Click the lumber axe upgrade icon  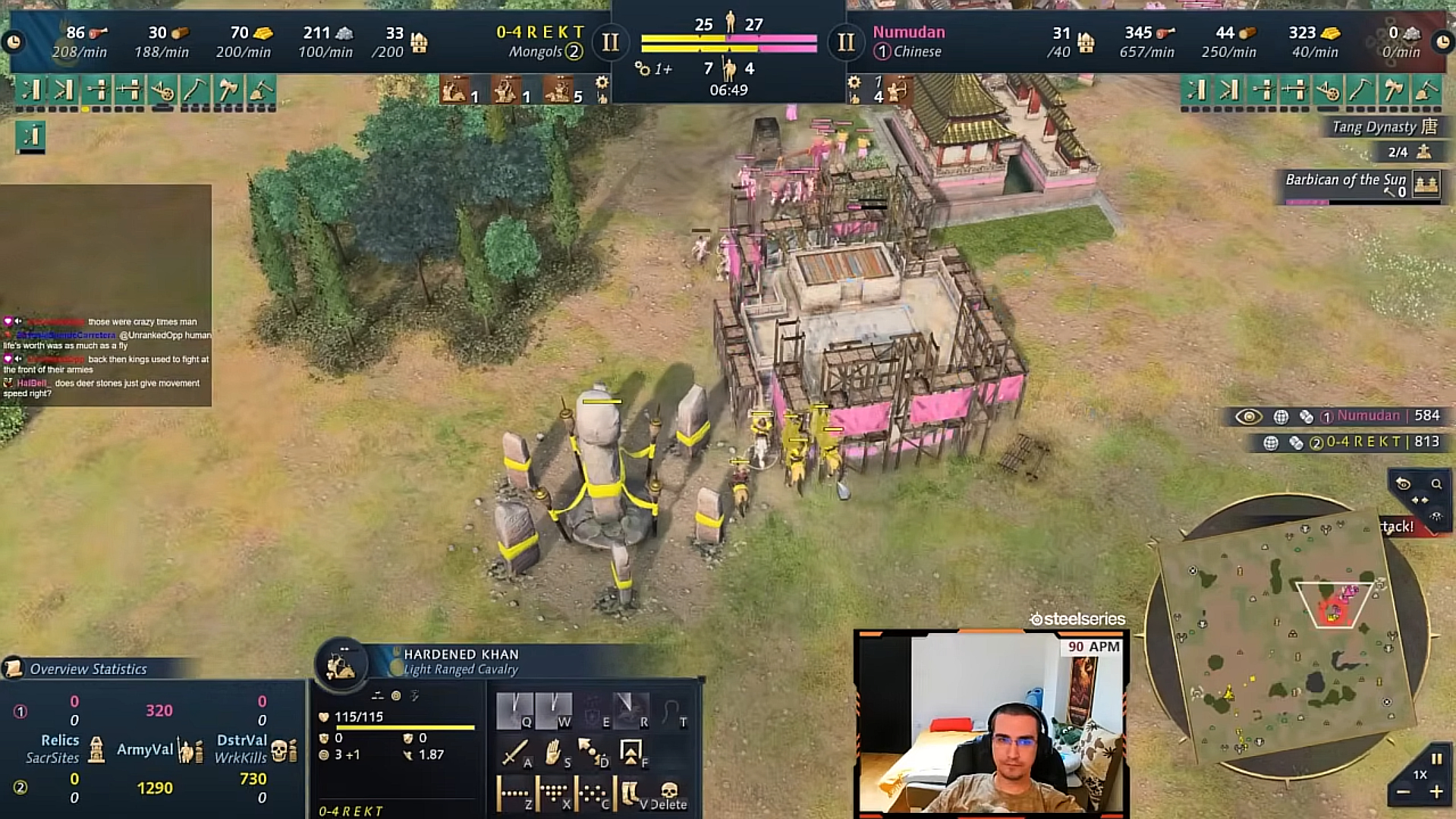pos(228,90)
